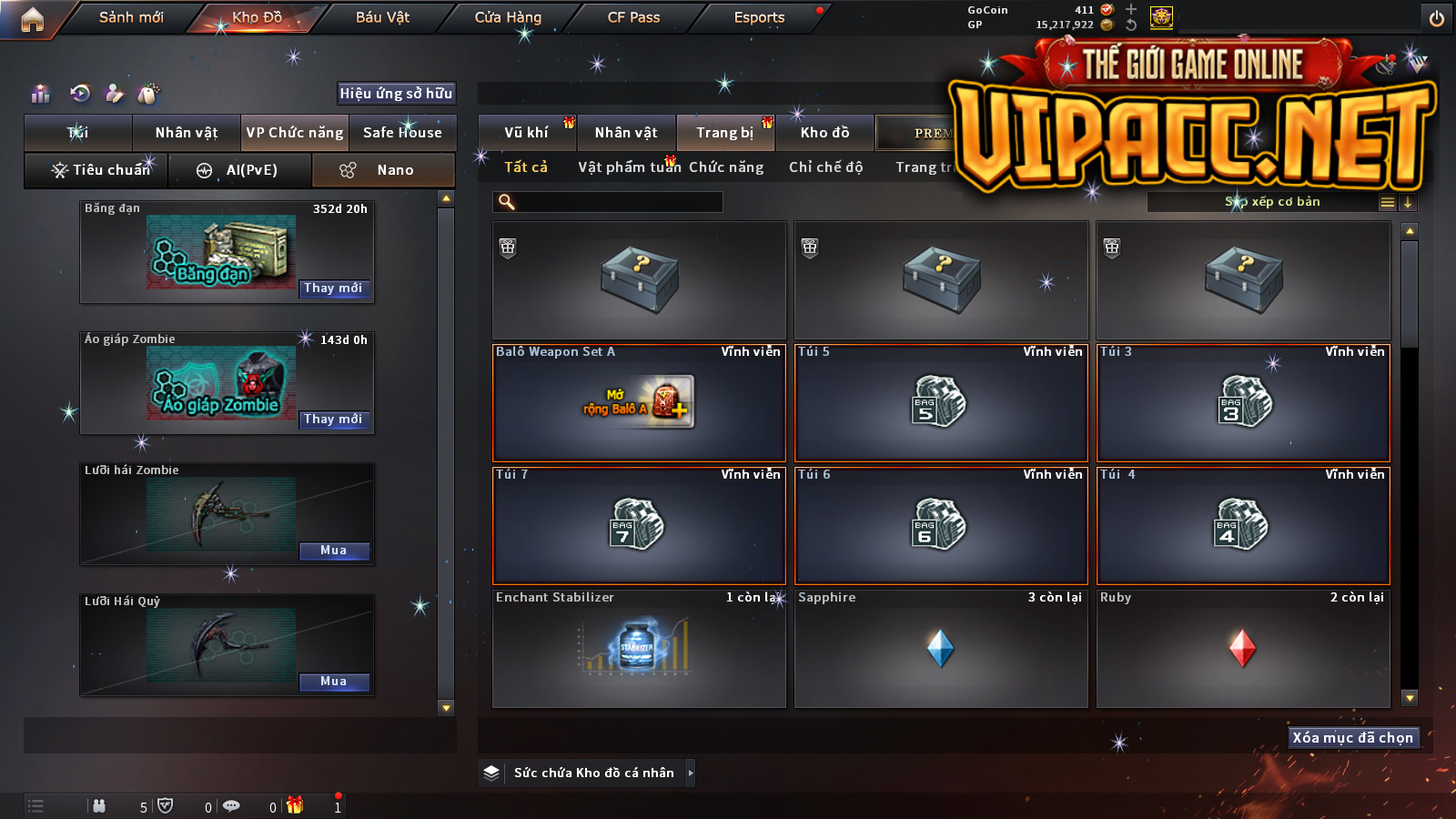
Task: Choose the Sapphire gem item
Action: tap(941, 648)
